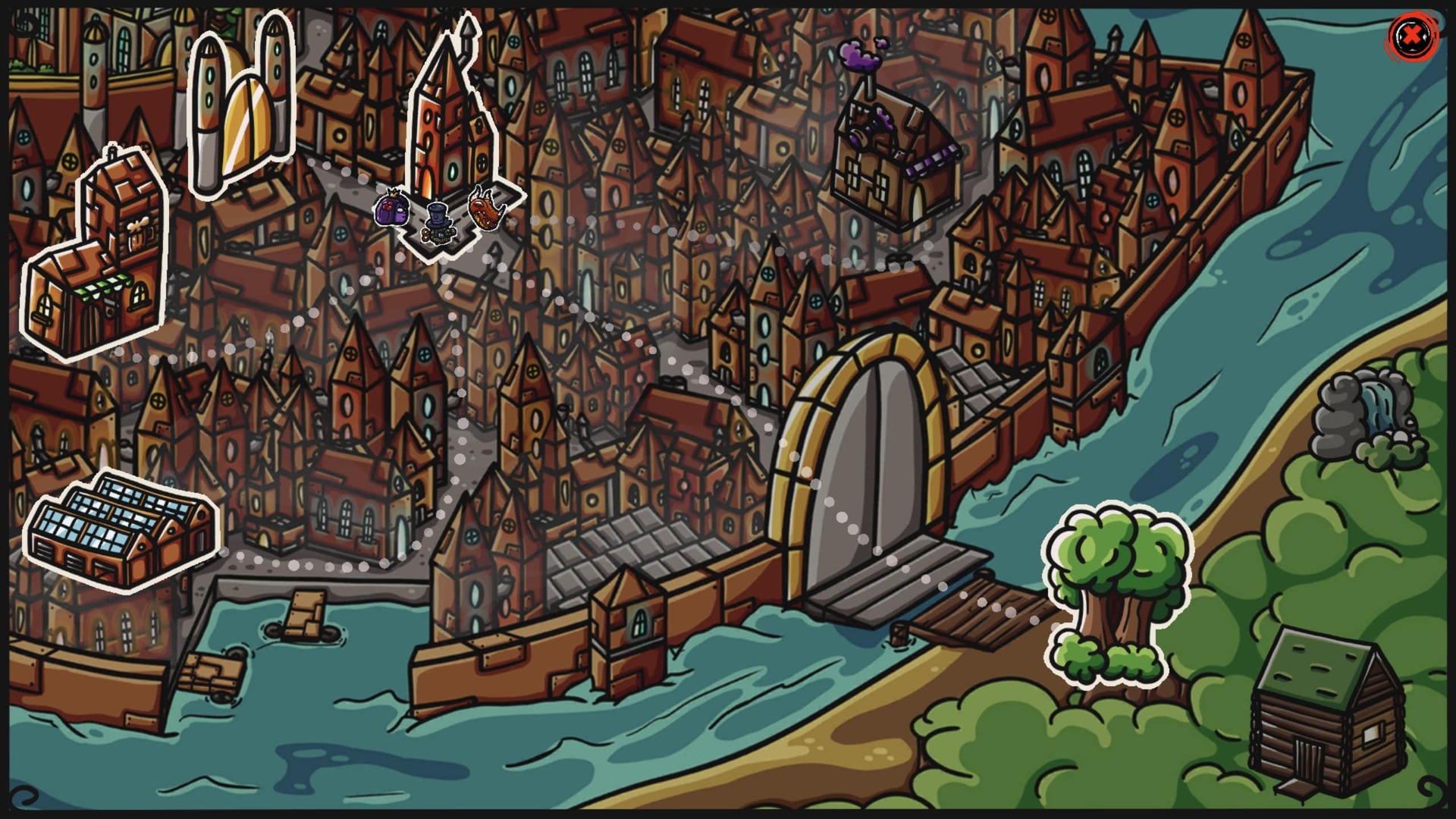Viewport: 1456px width, 819px height.
Task: Close the city map
Action: 1411,36
